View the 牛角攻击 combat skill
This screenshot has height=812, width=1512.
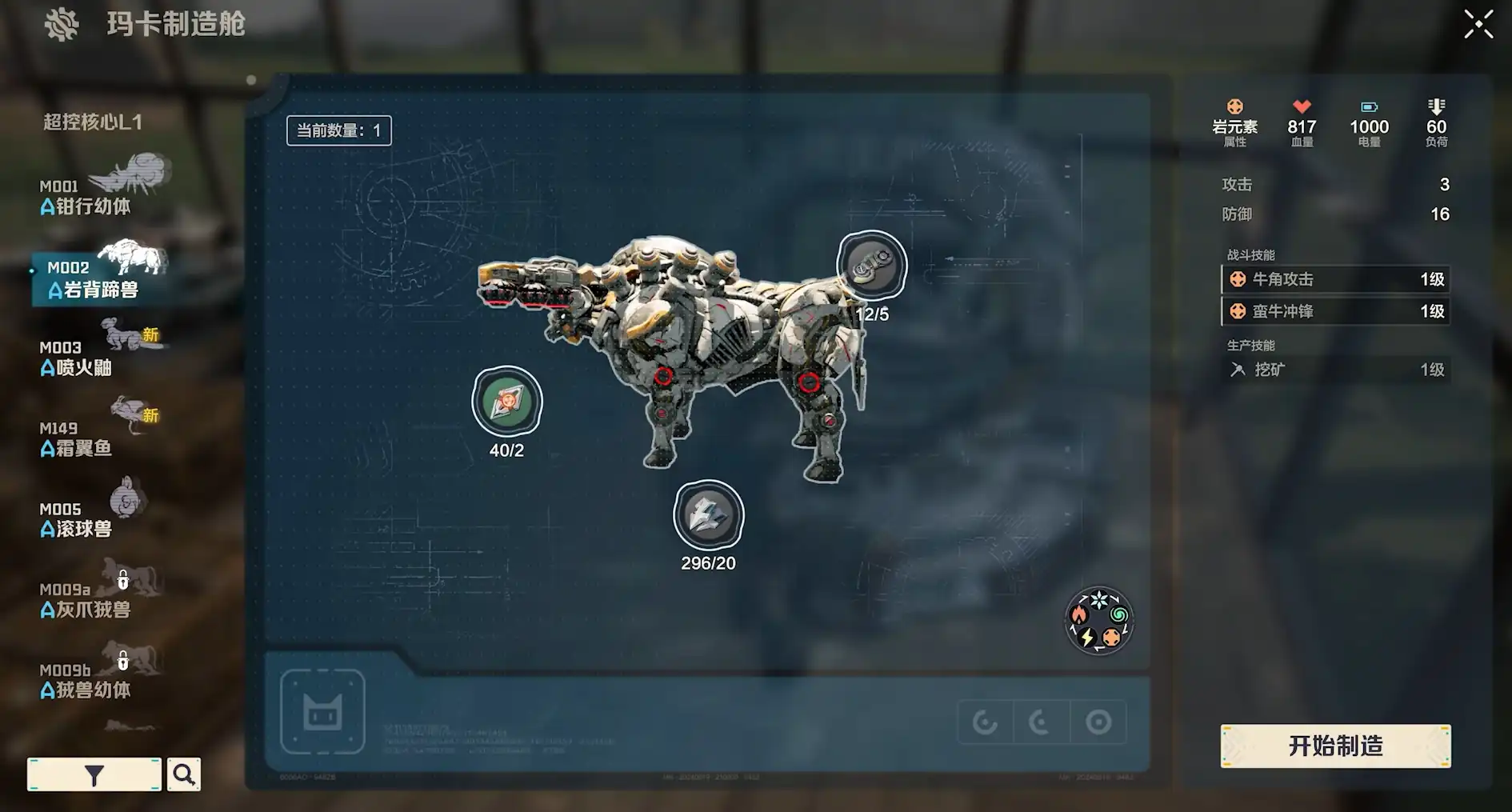point(1335,279)
